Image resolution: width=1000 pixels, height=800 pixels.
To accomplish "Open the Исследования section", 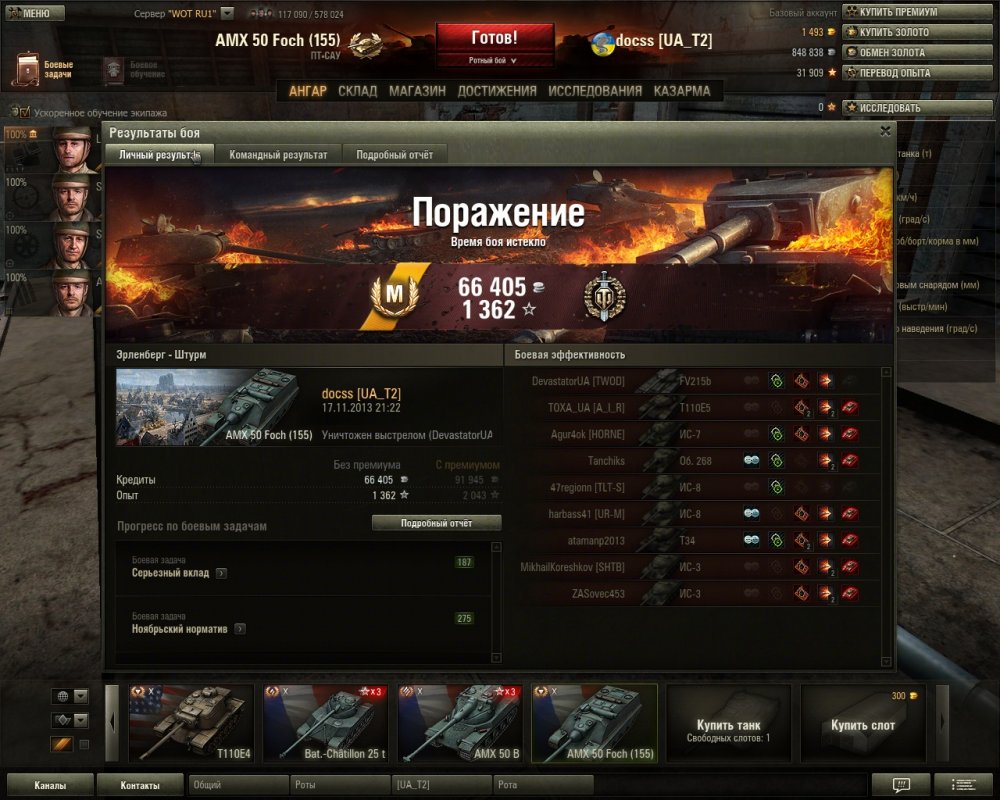I will click(594, 91).
